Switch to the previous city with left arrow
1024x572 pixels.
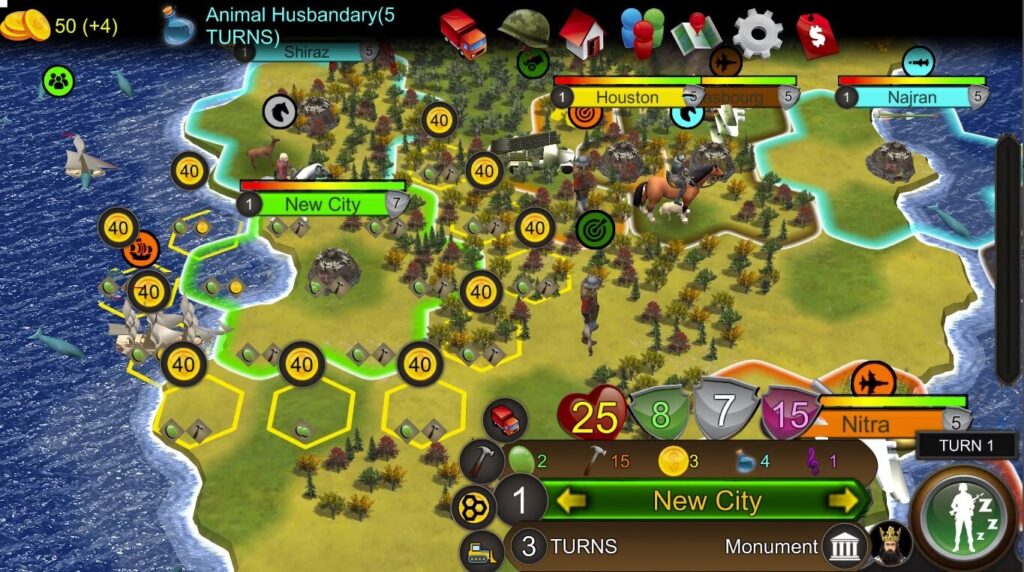click(x=573, y=500)
